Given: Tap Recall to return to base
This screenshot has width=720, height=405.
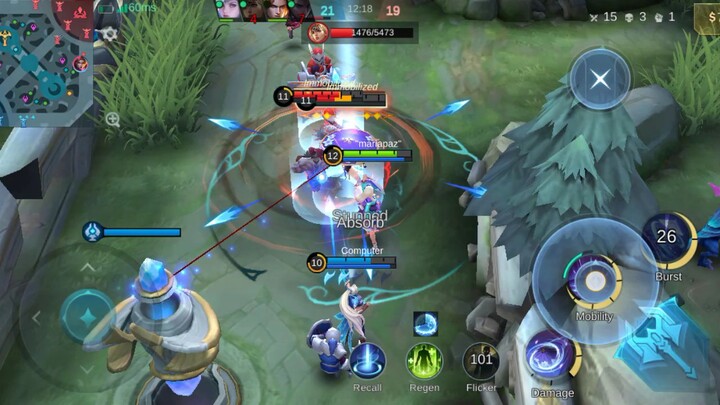Looking at the screenshot, I should click(367, 361).
